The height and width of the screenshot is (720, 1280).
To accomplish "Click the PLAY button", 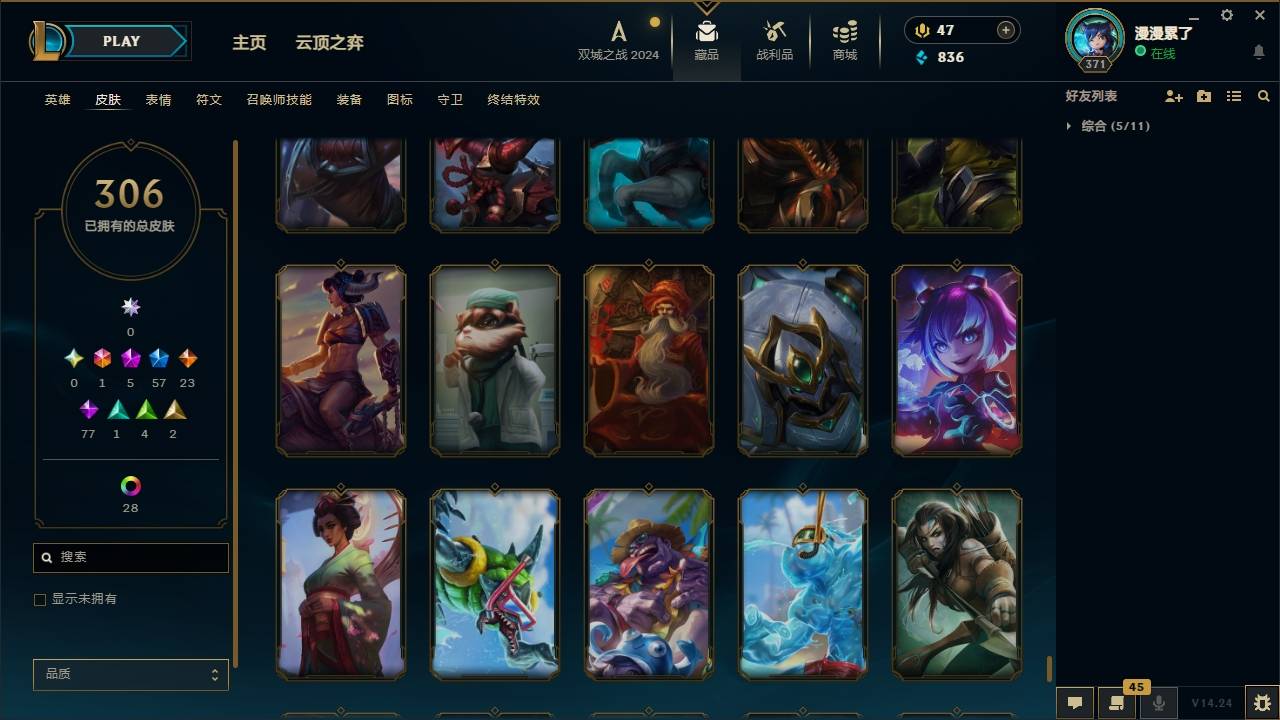I will [x=121, y=41].
